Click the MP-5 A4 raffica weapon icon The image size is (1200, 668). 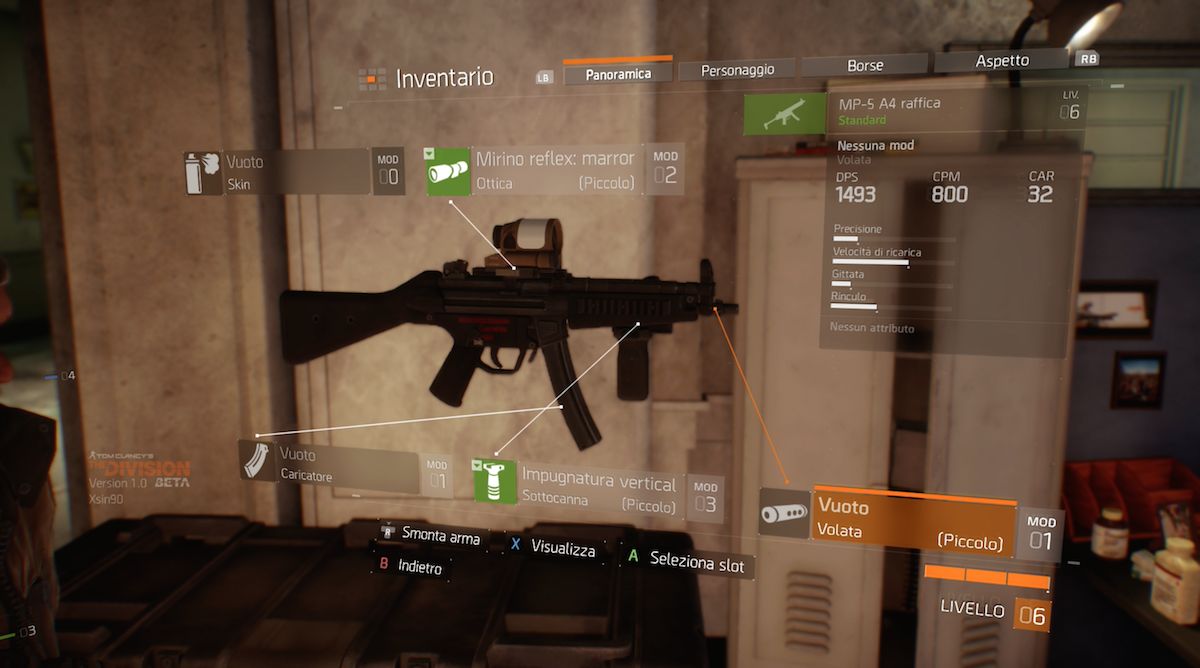click(x=786, y=116)
